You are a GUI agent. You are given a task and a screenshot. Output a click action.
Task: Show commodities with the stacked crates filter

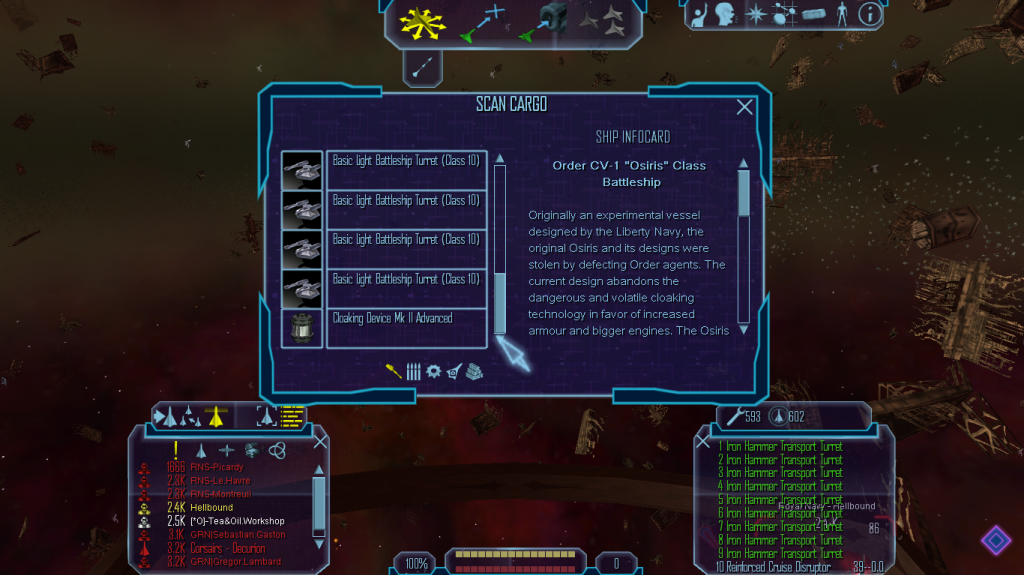[x=473, y=371]
